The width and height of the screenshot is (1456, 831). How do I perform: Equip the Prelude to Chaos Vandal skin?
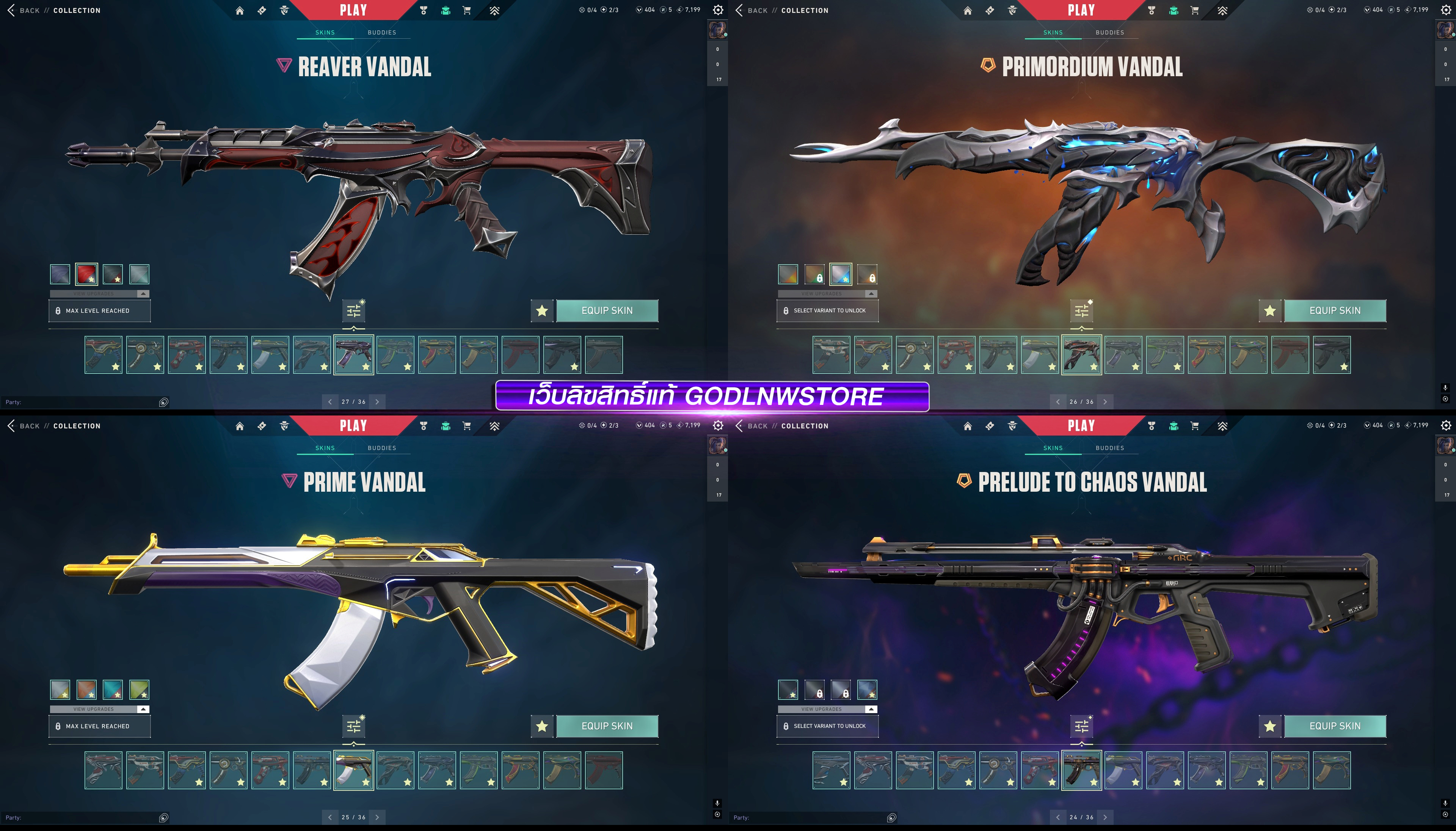click(1334, 726)
